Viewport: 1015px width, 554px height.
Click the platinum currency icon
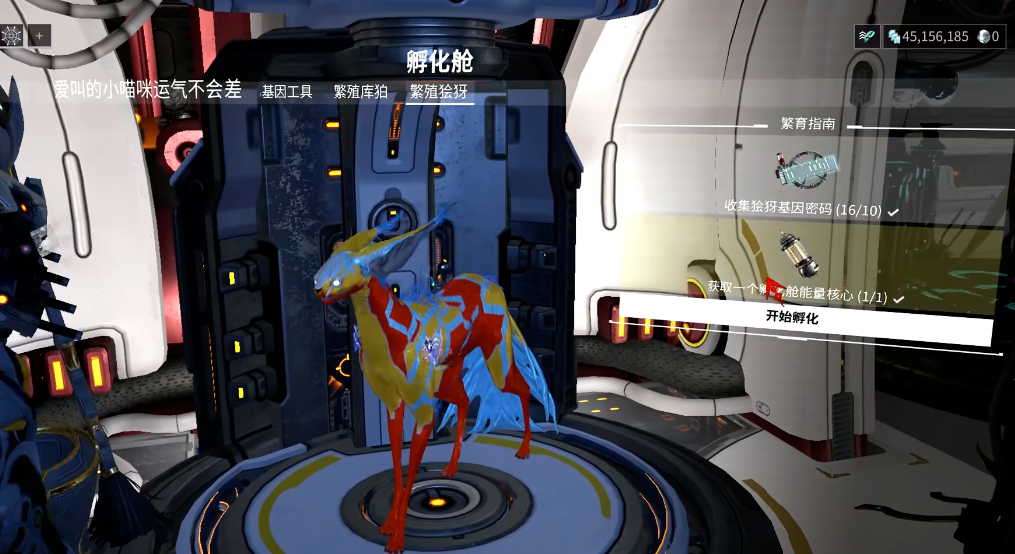pos(984,36)
